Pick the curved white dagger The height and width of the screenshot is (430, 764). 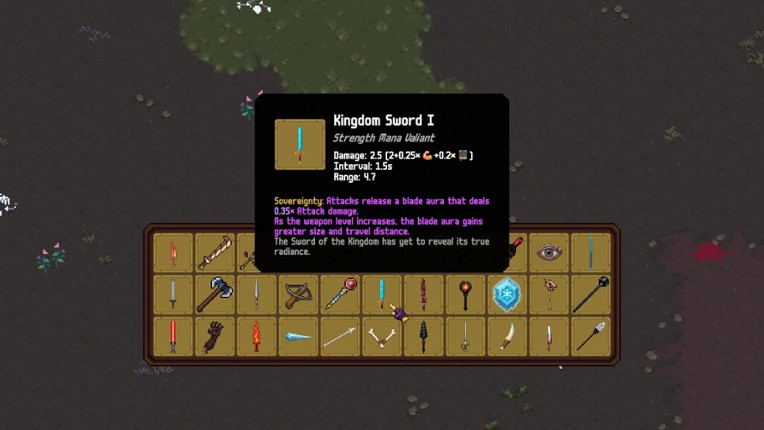point(506,336)
